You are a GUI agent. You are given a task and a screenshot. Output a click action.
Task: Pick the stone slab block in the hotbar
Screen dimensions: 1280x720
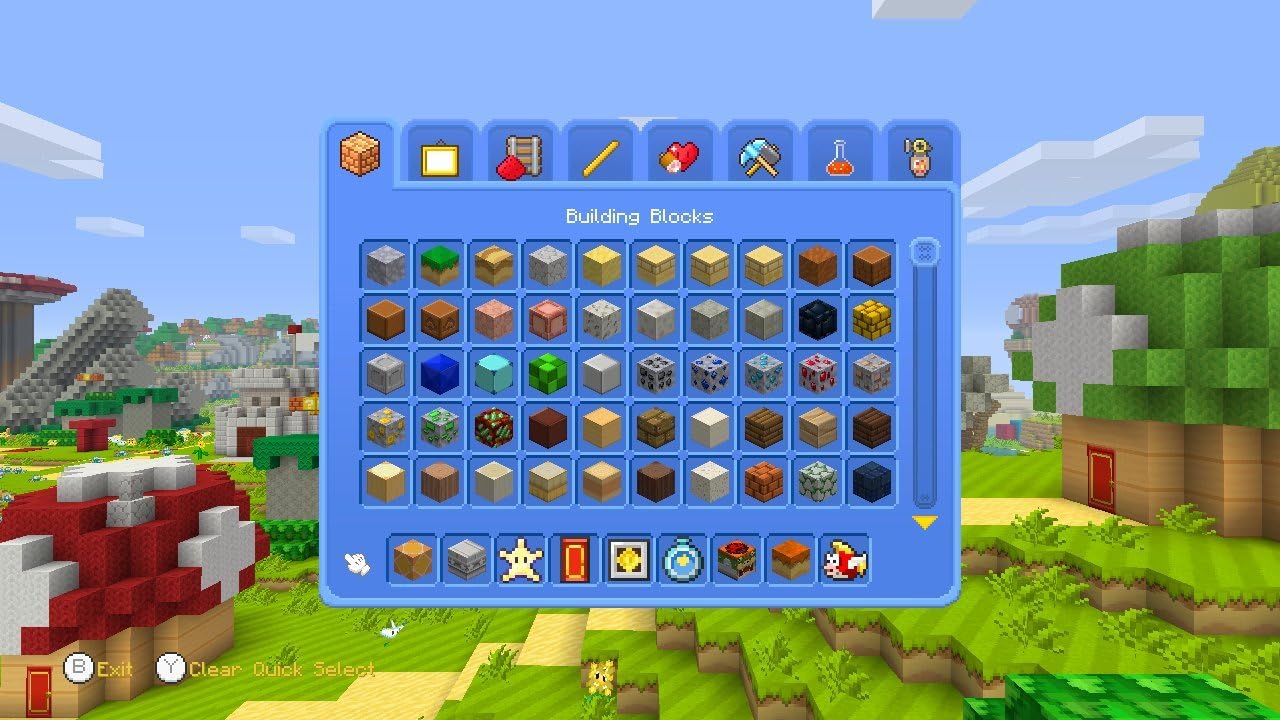[x=466, y=561]
